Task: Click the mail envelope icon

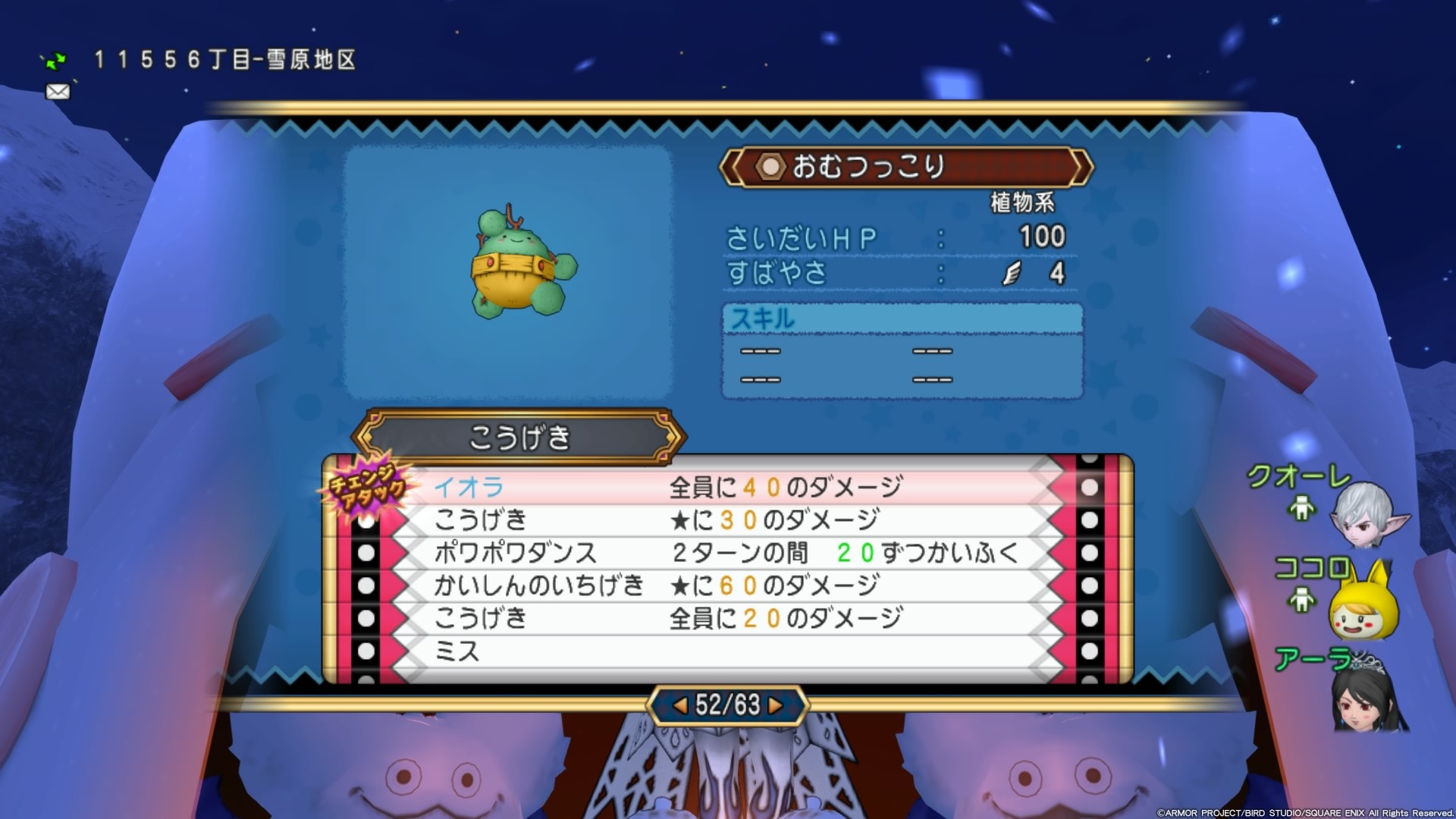Action: tap(57, 92)
